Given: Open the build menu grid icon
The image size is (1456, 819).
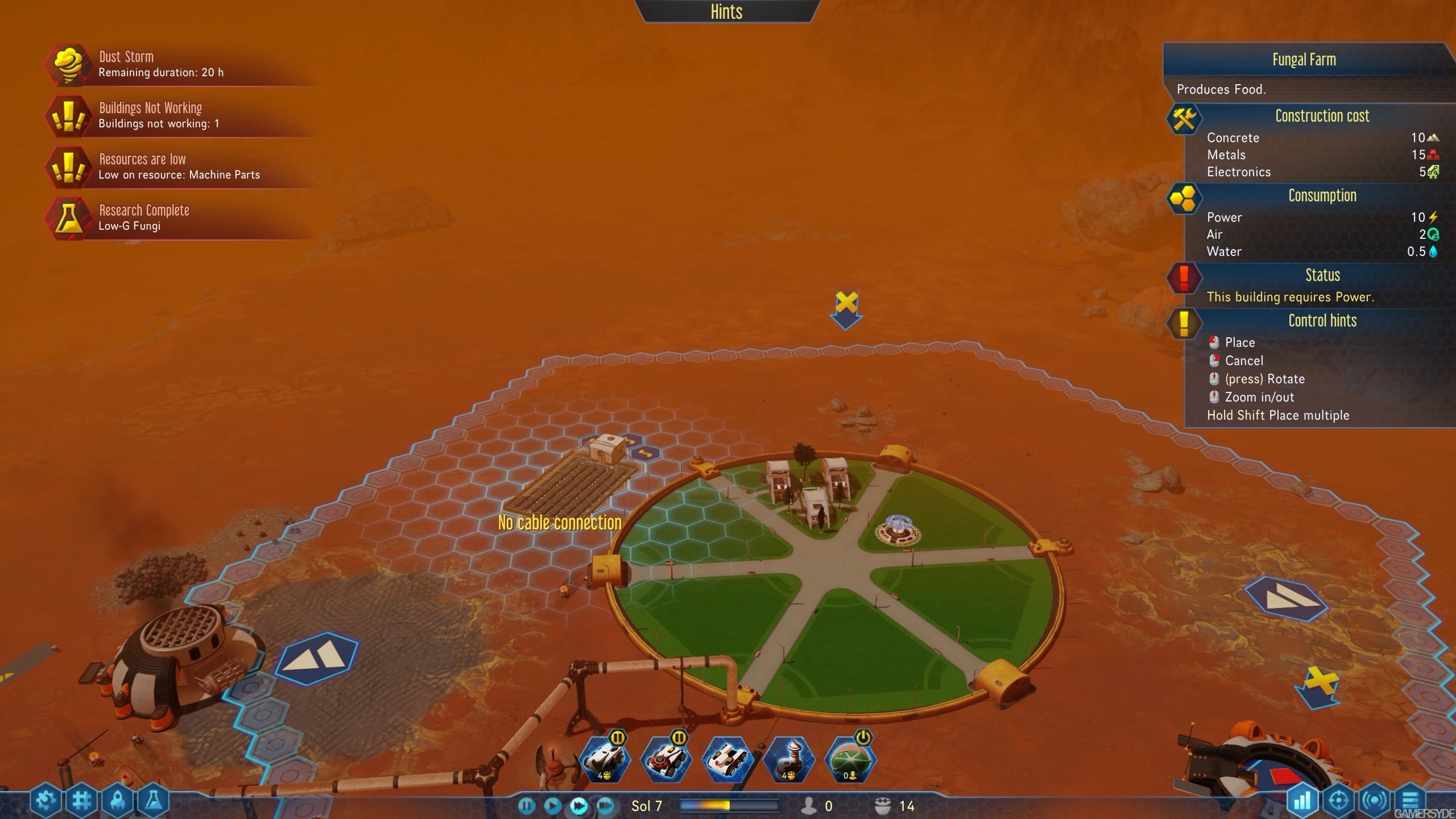Looking at the screenshot, I should [x=82, y=799].
